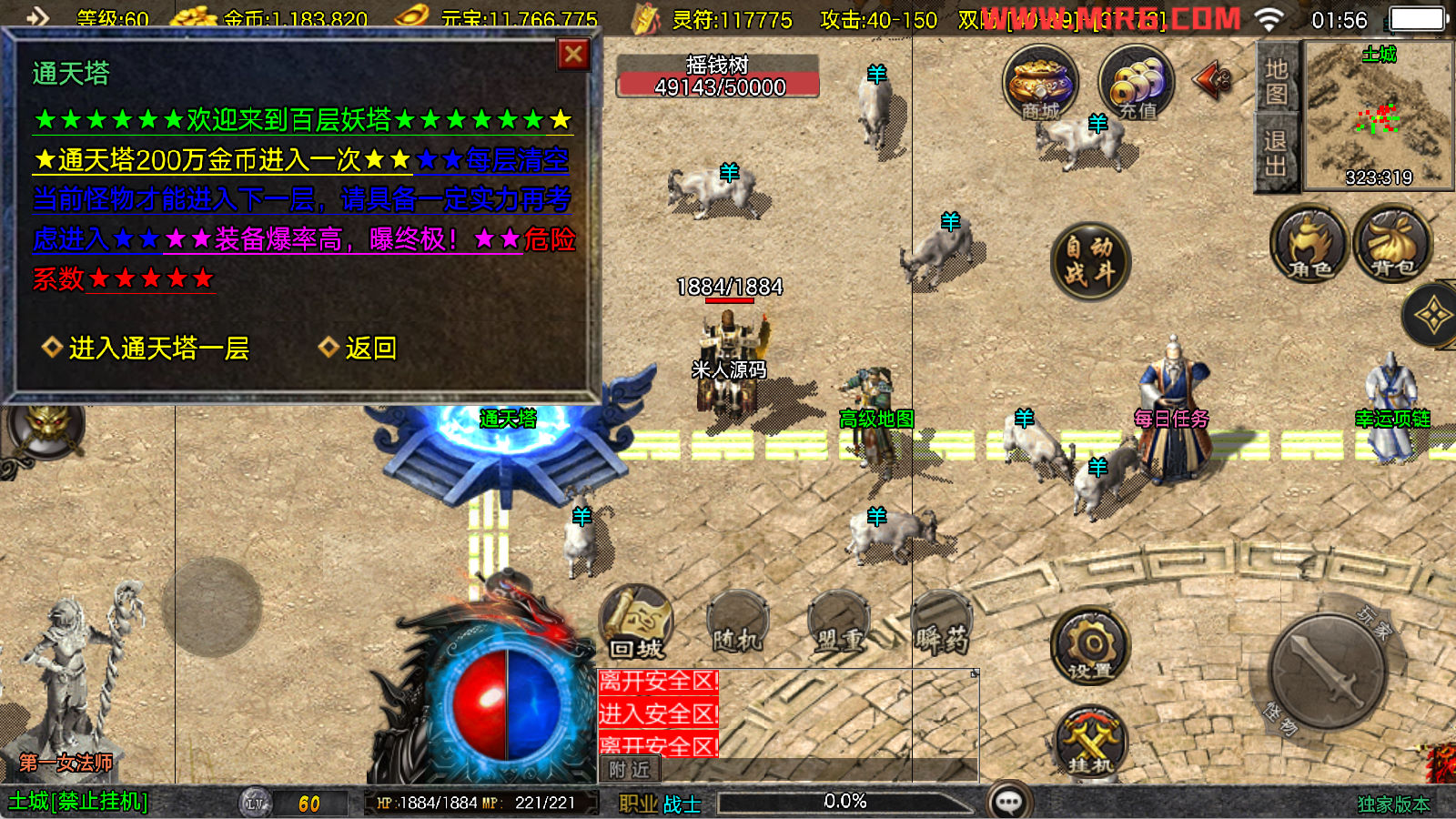Viewport: 1456px width, 819px height.
Task: Switch to the 附近 chat tab
Action: tap(630, 770)
